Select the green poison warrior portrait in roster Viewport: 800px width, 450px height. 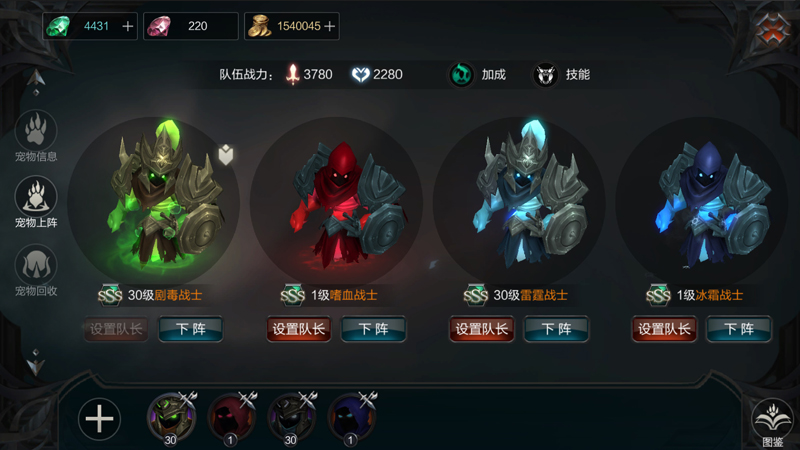(x=170, y=416)
